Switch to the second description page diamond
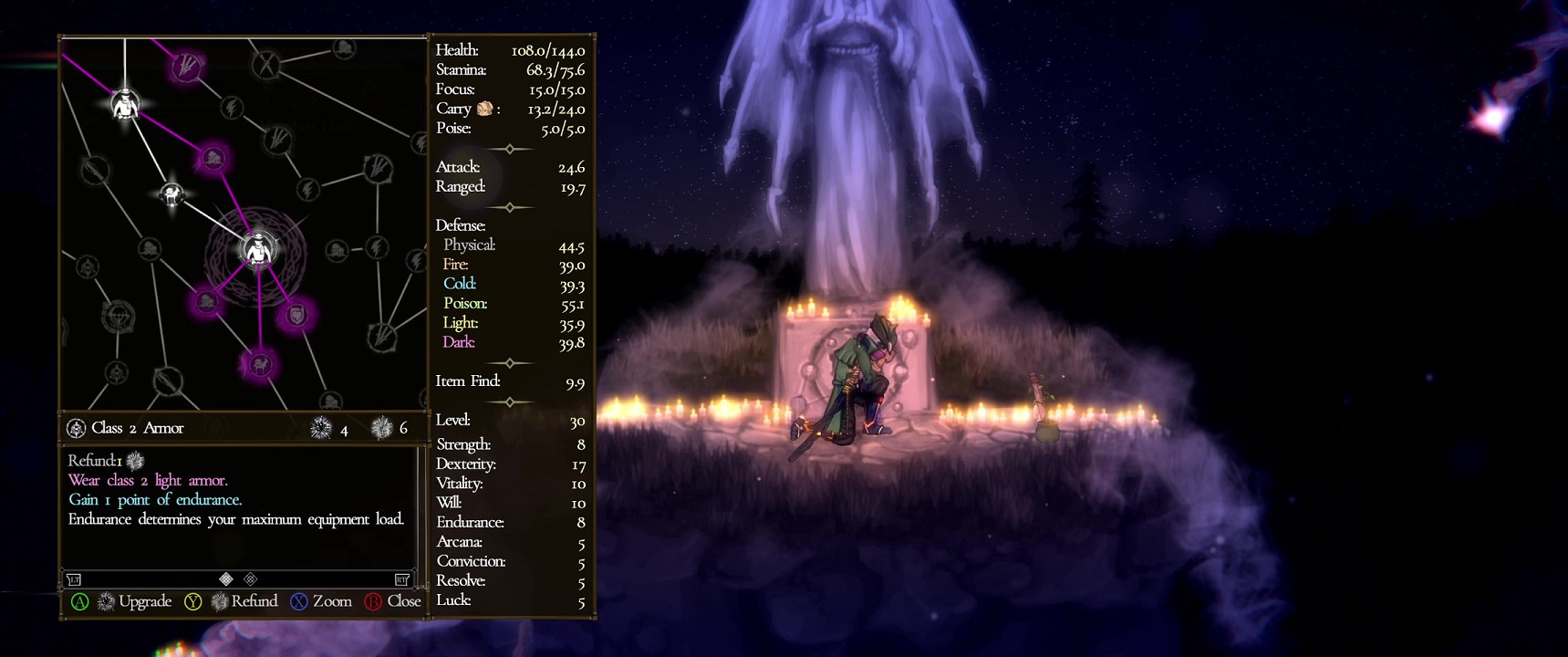1568x657 pixels. coord(251,579)
